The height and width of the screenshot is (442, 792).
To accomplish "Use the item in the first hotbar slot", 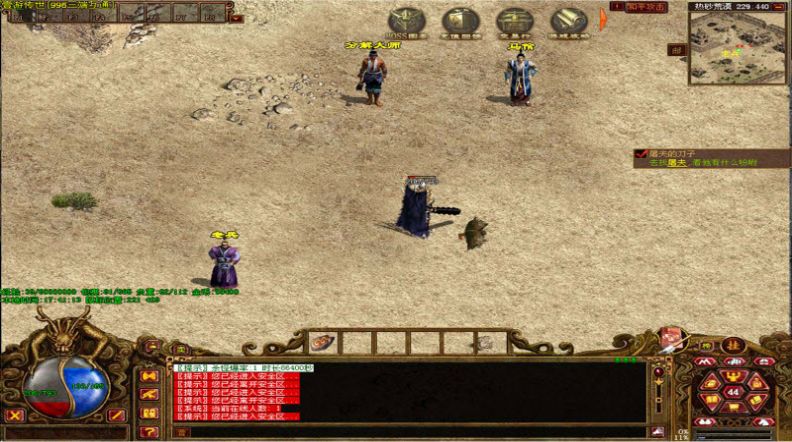I will tap(320, 342).
